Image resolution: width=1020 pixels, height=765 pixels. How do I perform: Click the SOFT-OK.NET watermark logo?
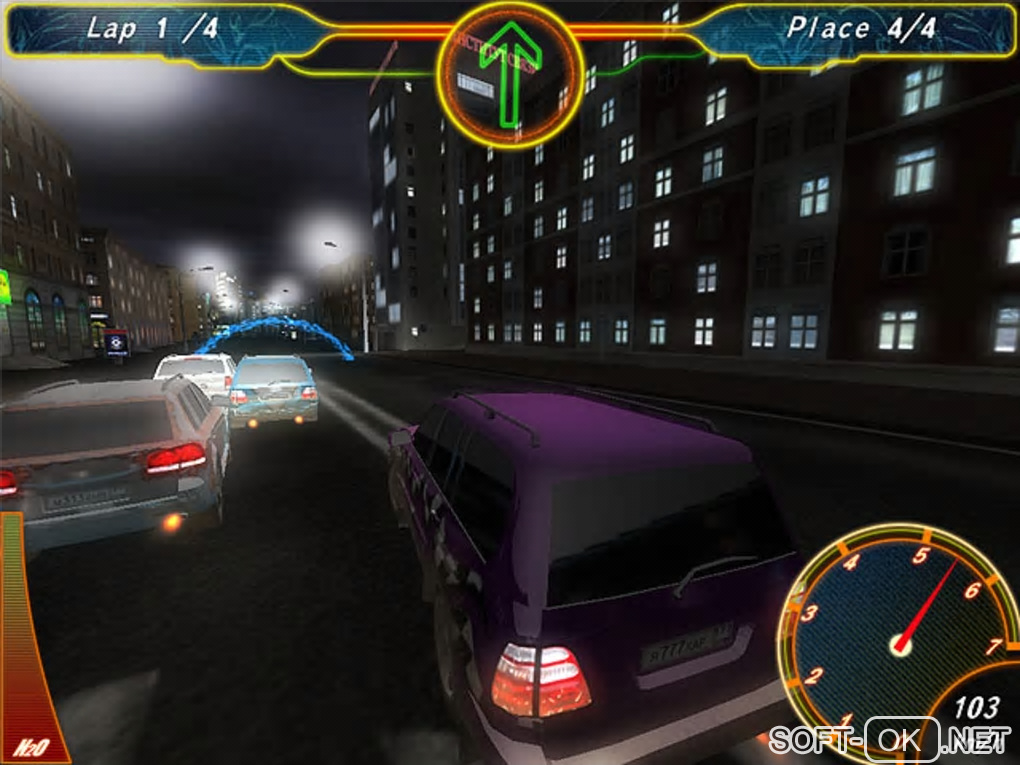tap(888, 740)
